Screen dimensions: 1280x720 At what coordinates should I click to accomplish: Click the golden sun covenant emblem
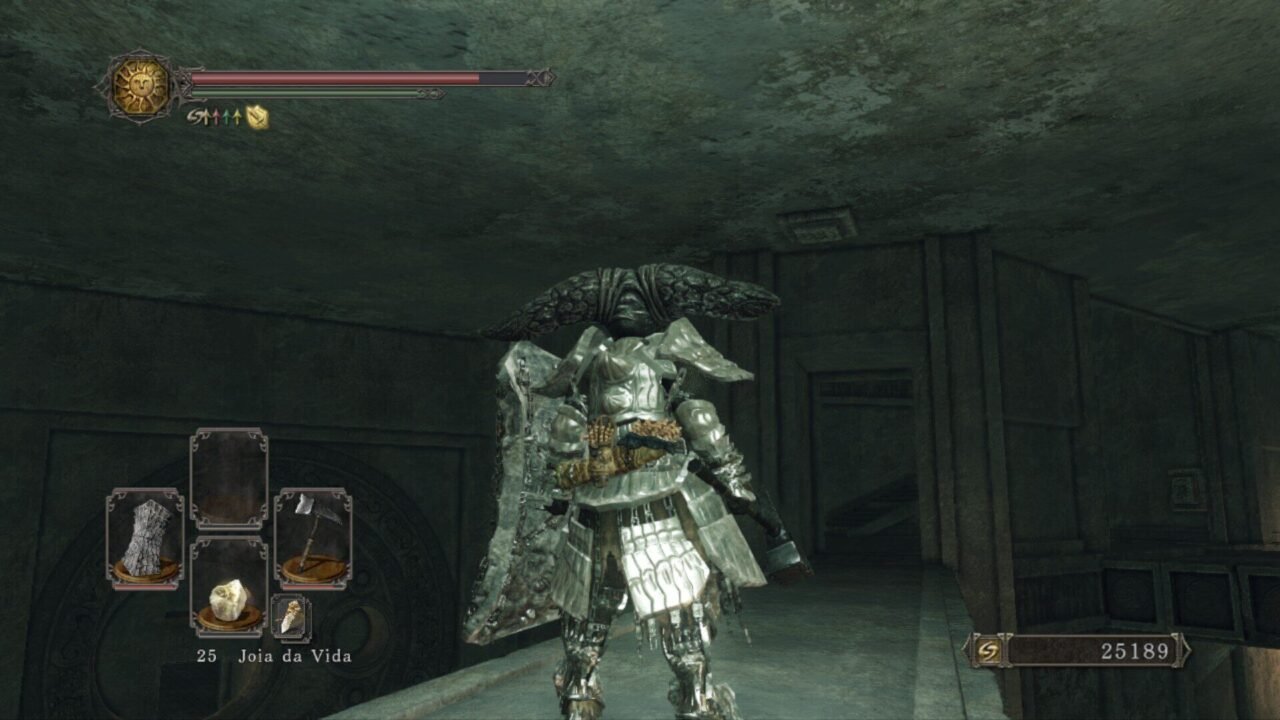point(141,87)
